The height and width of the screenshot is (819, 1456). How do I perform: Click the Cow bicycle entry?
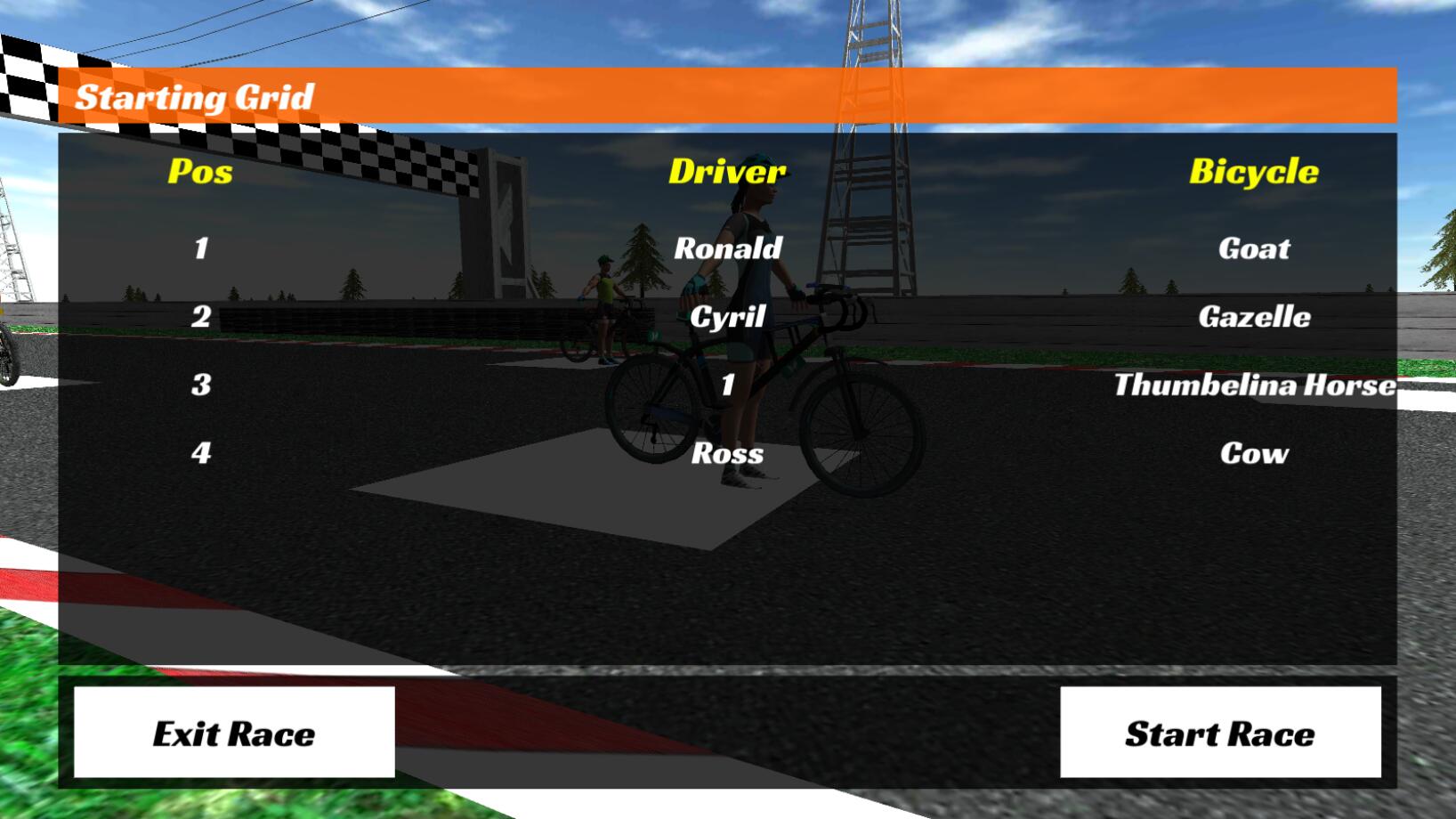click(x=1255, y=453)
